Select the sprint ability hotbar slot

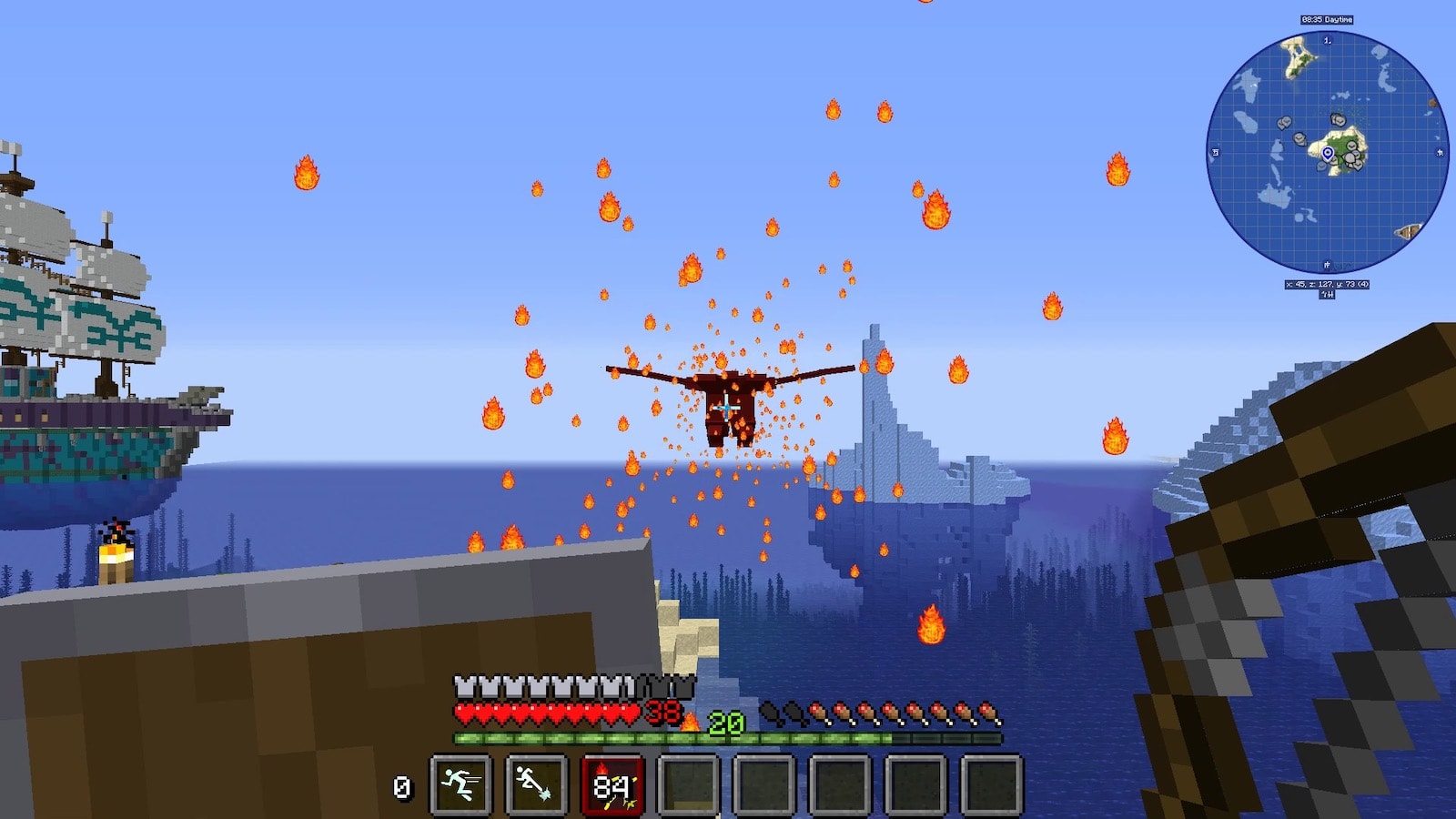(460, 784)
